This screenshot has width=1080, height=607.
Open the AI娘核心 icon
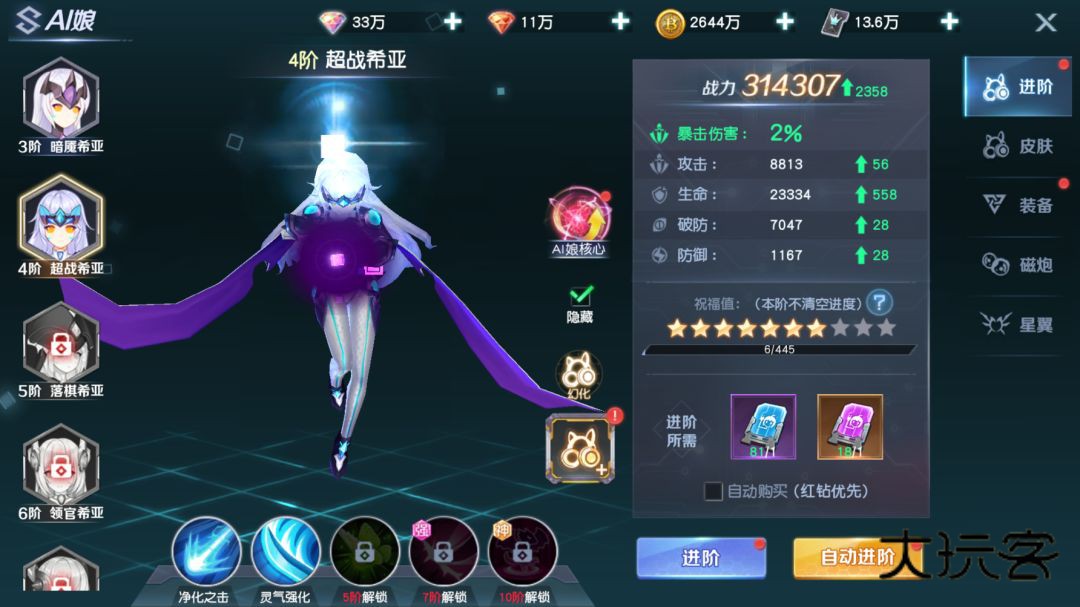tap(579, 218)
